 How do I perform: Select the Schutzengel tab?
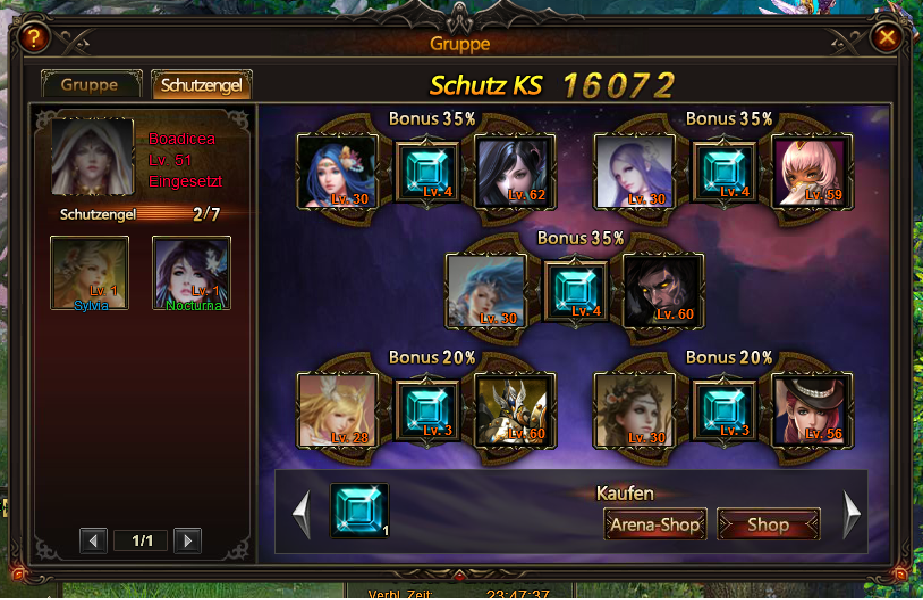pyautogui.click(x=201, y=85)
